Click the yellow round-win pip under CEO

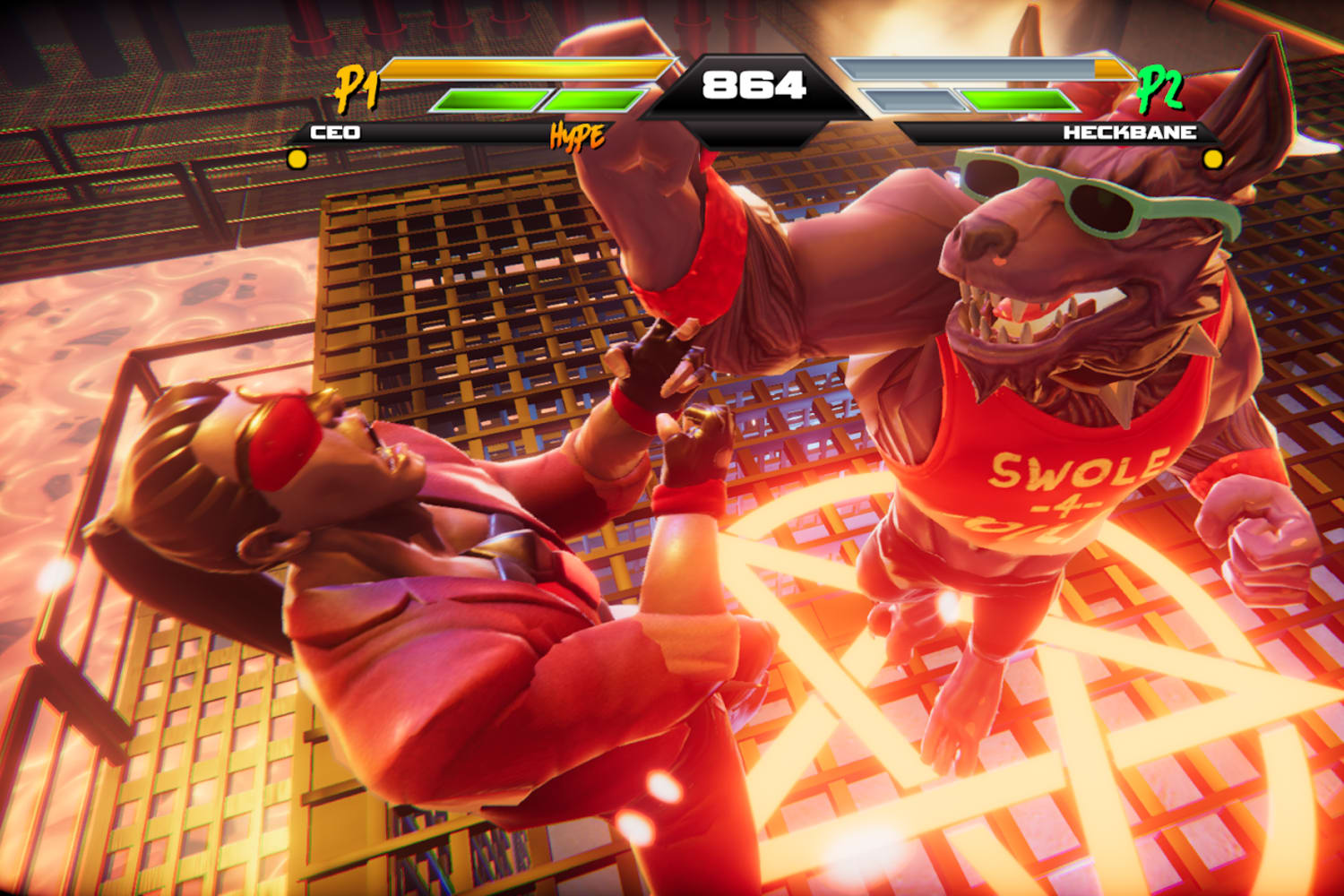point(296,160)
